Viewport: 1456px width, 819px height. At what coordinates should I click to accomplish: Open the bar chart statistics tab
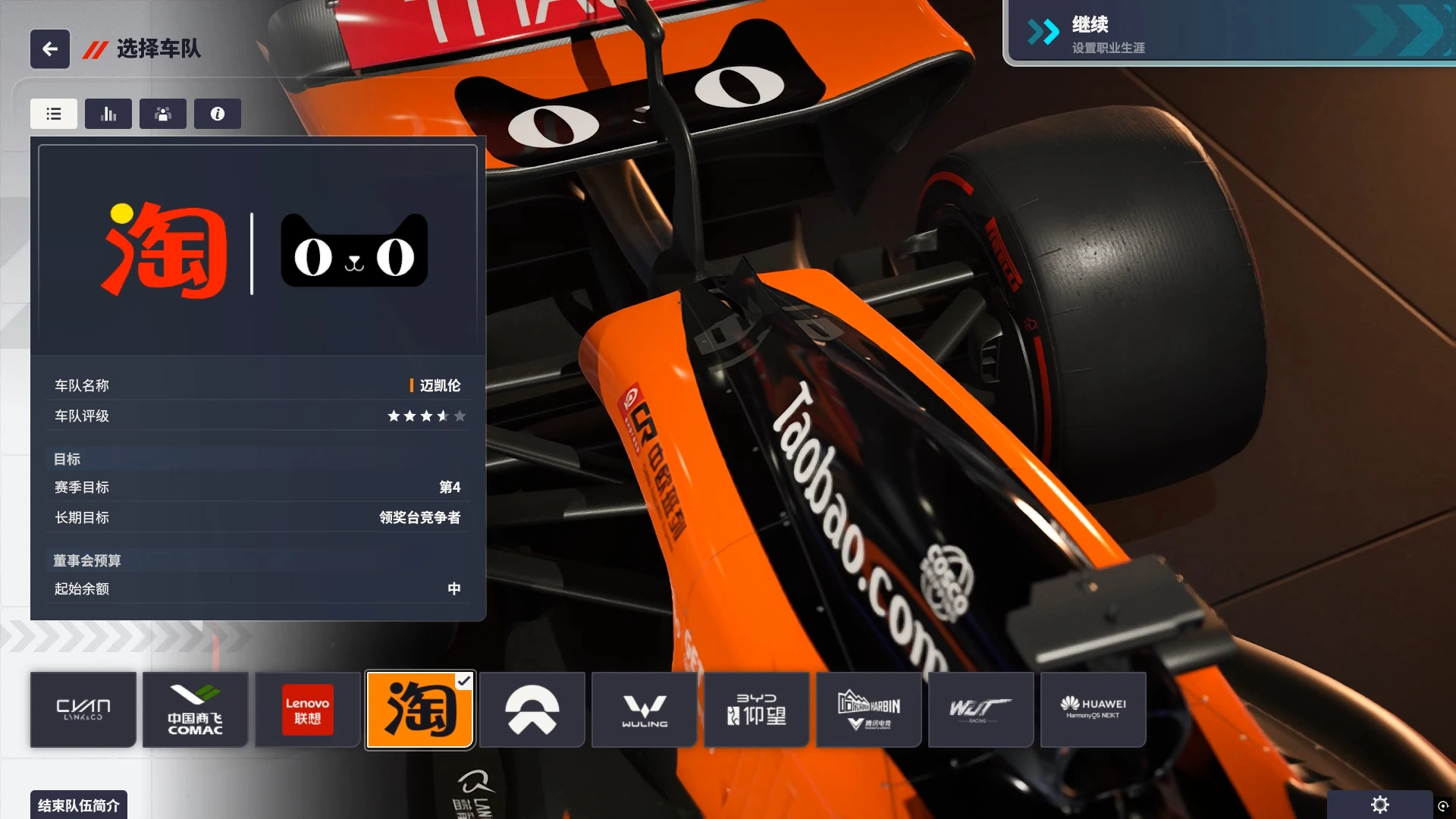(108, 114)
